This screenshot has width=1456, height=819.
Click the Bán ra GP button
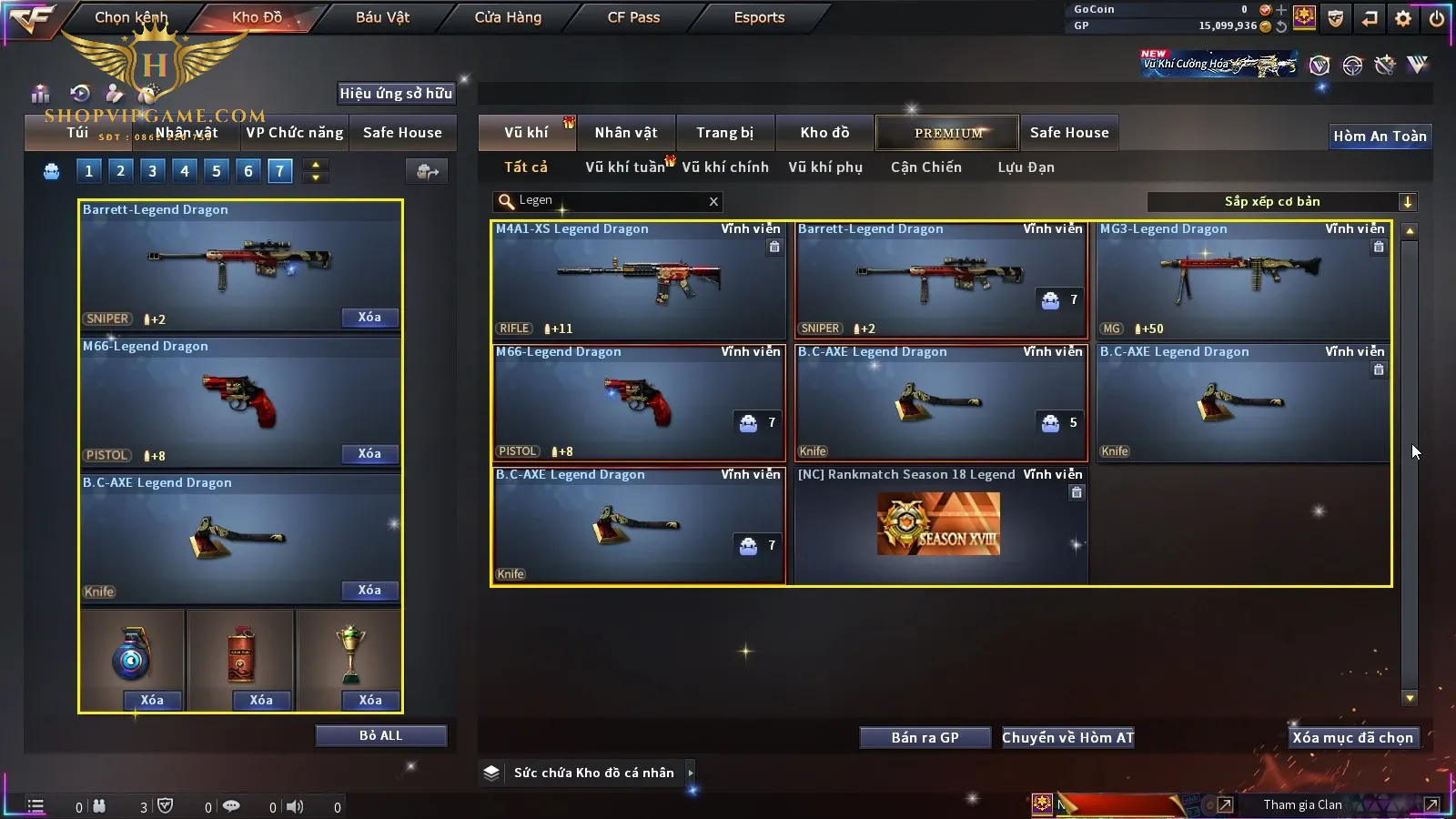(925, 738)
